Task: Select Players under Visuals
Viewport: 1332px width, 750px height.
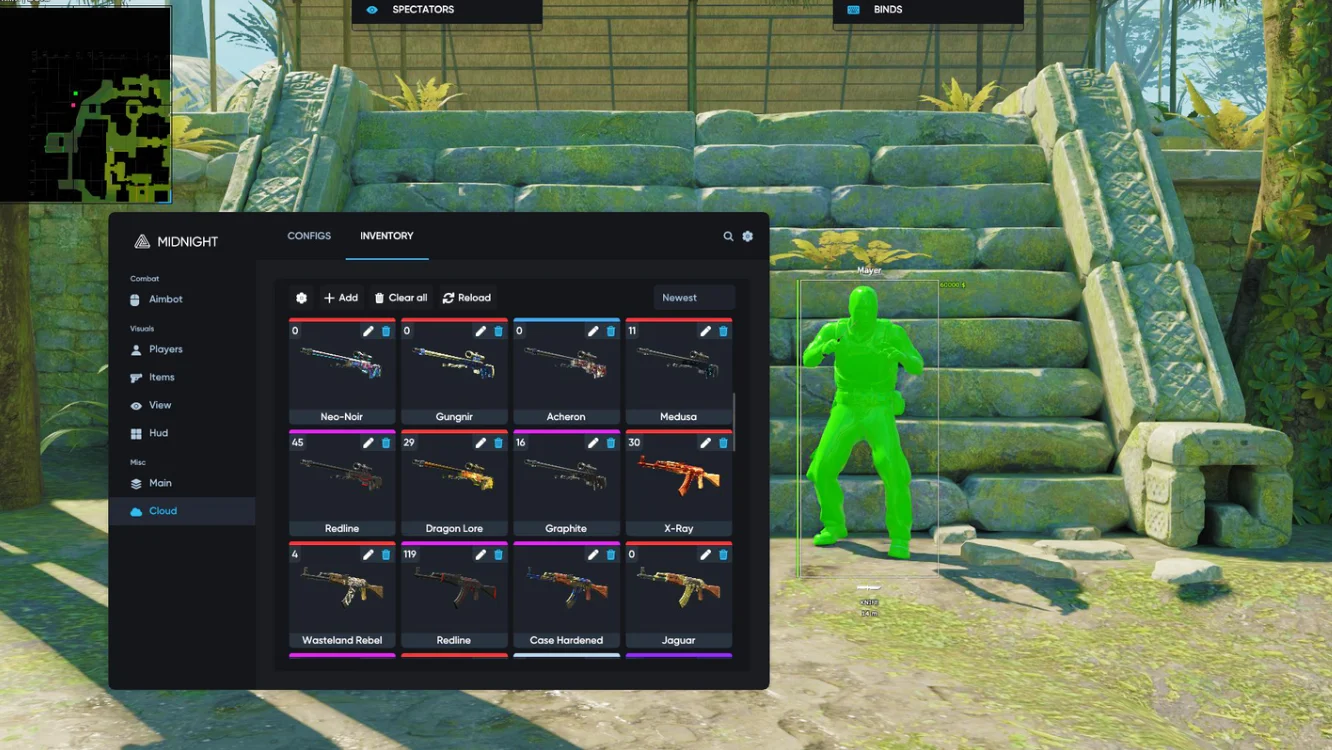Action: (165, 349)
